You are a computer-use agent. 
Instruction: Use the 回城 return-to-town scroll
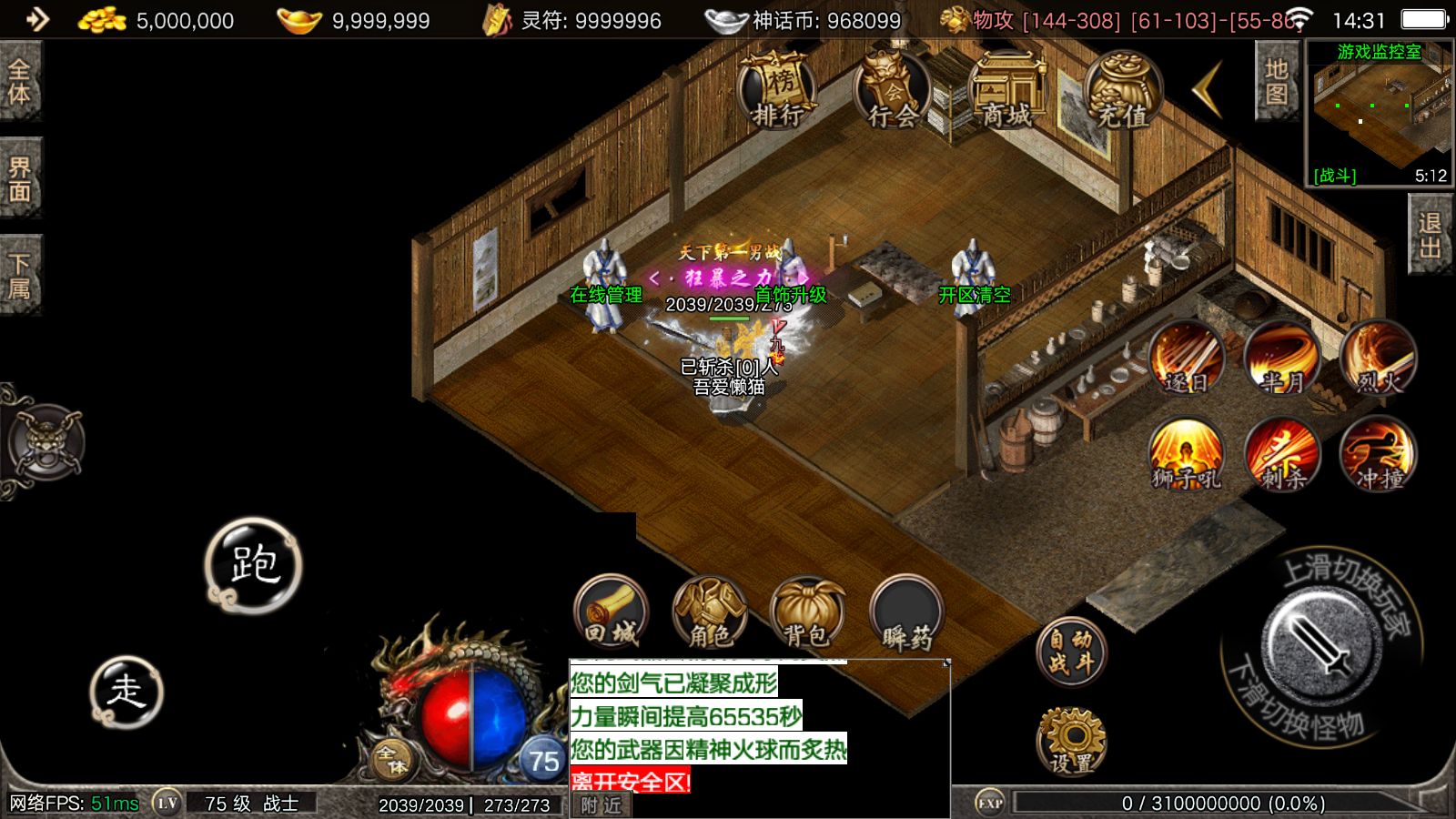[x=612, y=611]
